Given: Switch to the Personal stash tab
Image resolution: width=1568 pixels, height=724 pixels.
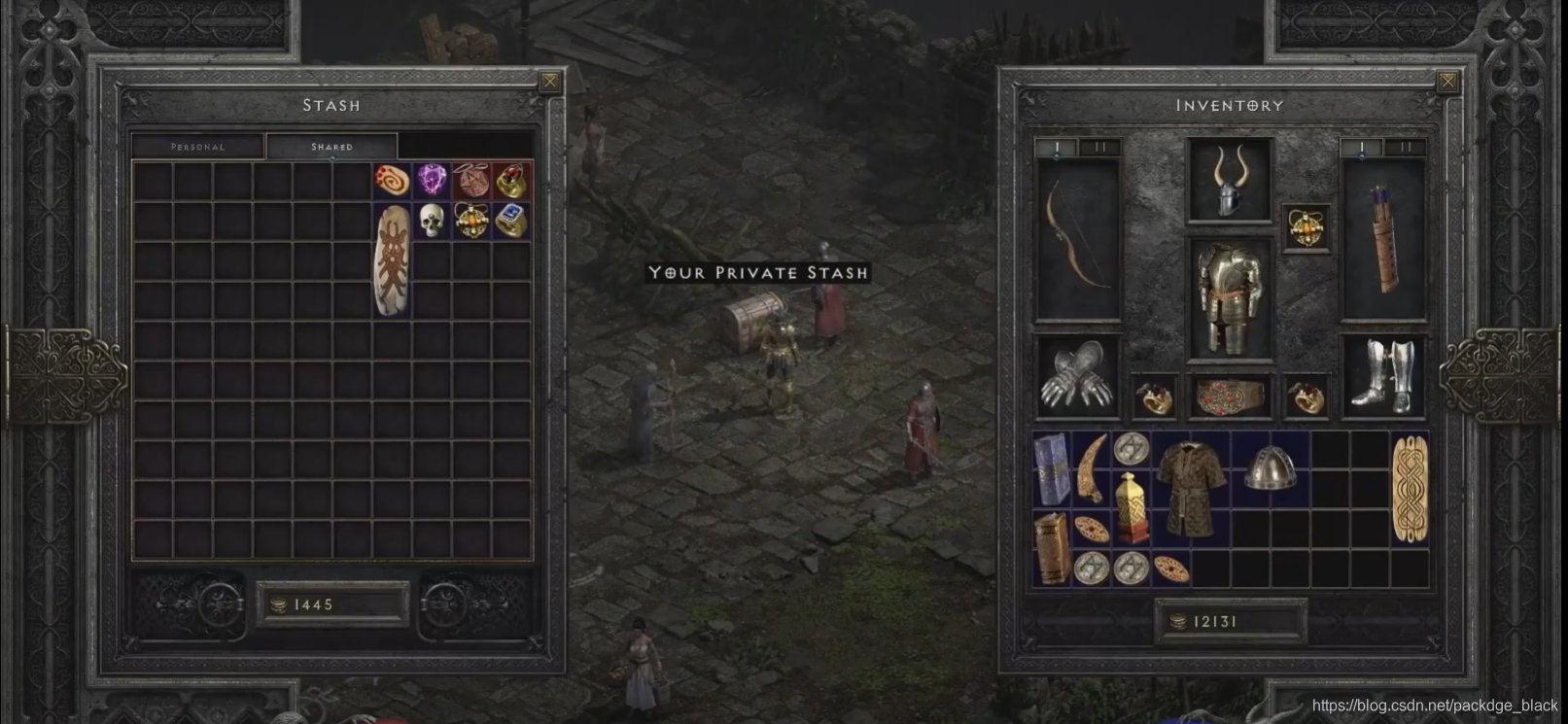Looking at the screenshot, I should 197,147.
